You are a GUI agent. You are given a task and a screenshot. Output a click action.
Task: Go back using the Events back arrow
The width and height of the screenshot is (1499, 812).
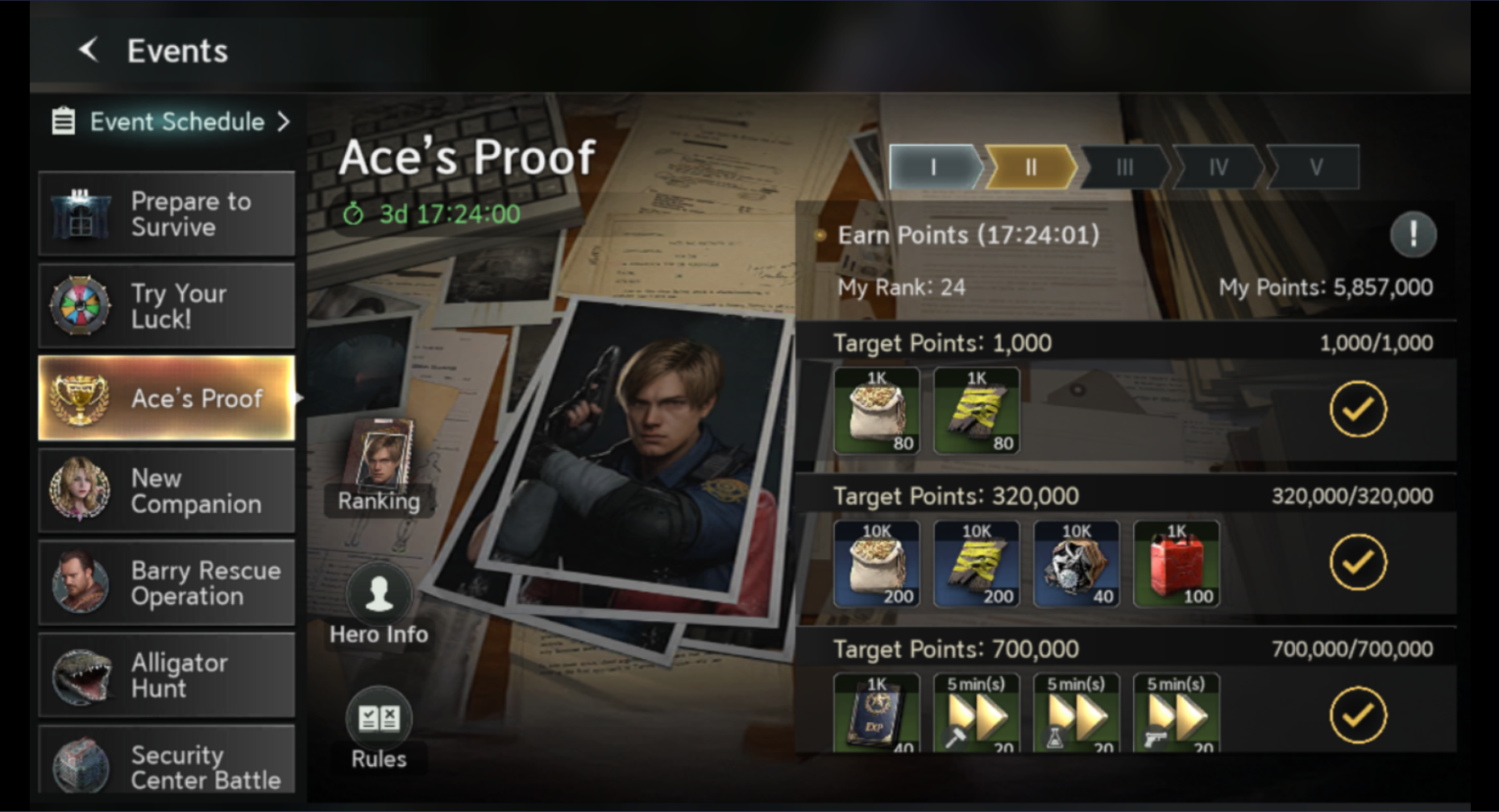89,50
